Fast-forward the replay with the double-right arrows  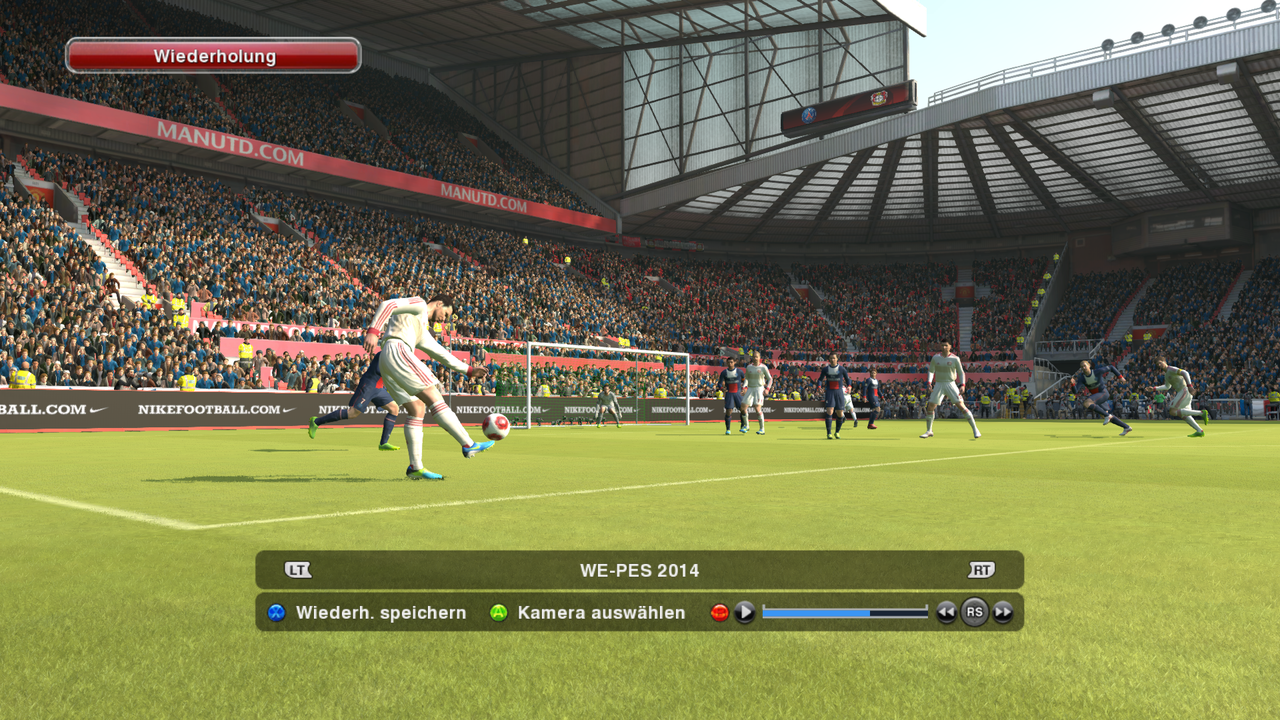[1003, 613]
